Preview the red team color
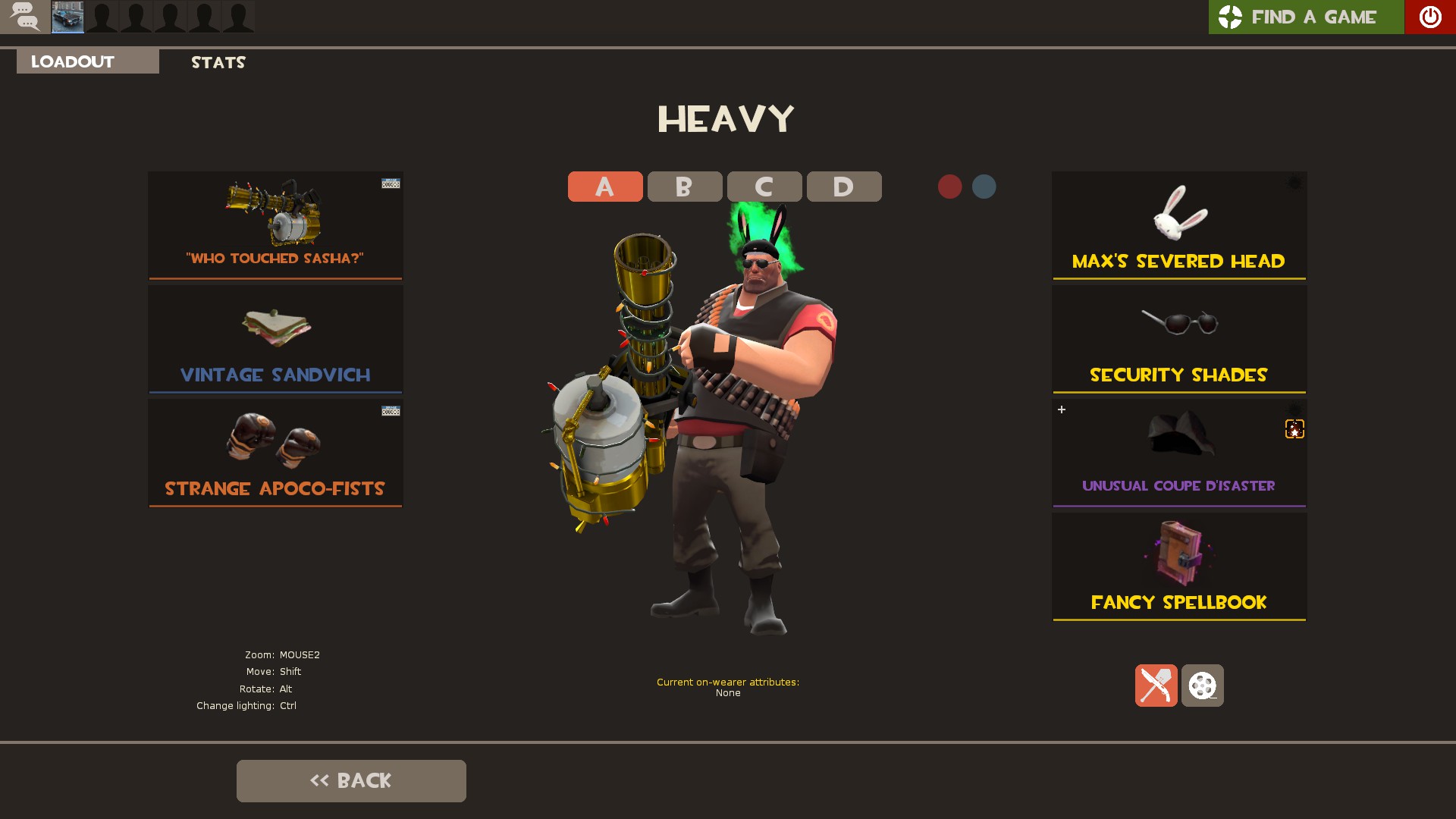1456x819 pixels. coord(949,187)
